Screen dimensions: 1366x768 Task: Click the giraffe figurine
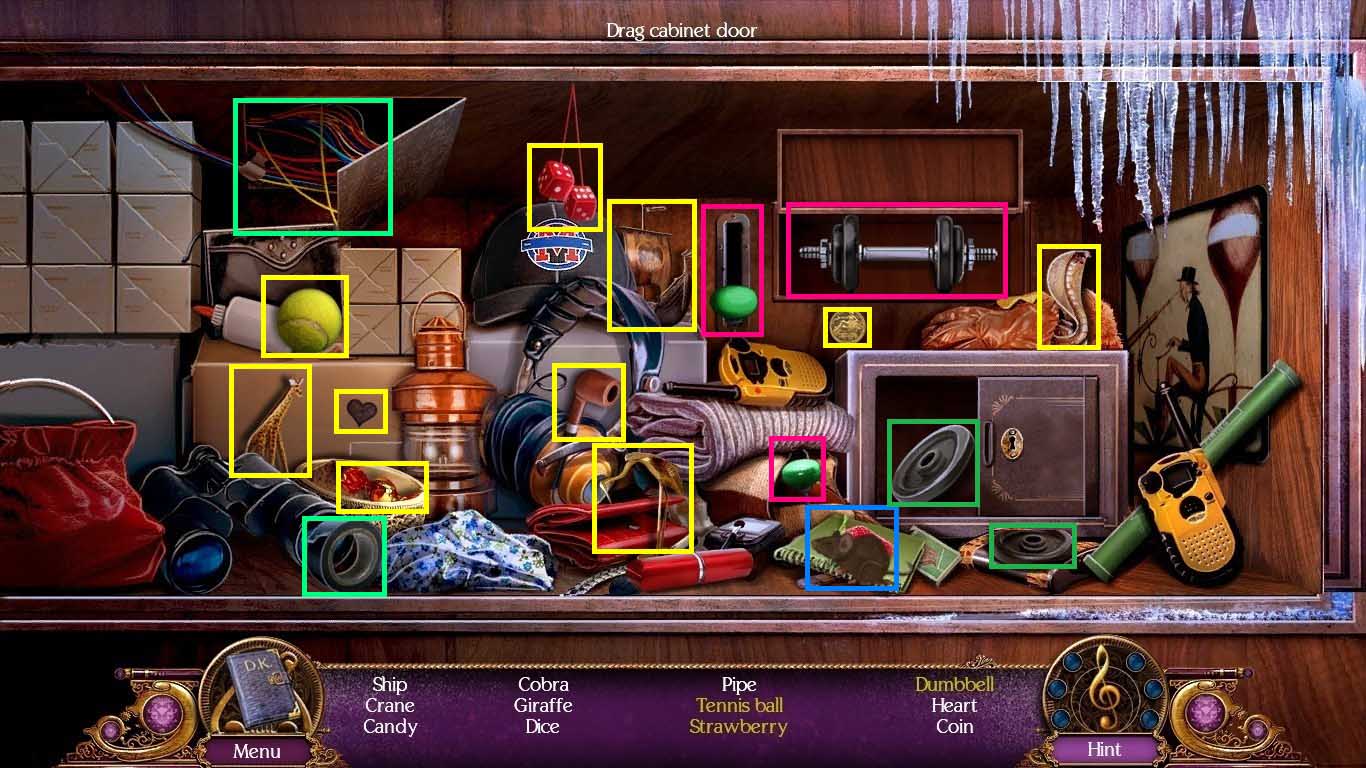click(x=270, y=419)
